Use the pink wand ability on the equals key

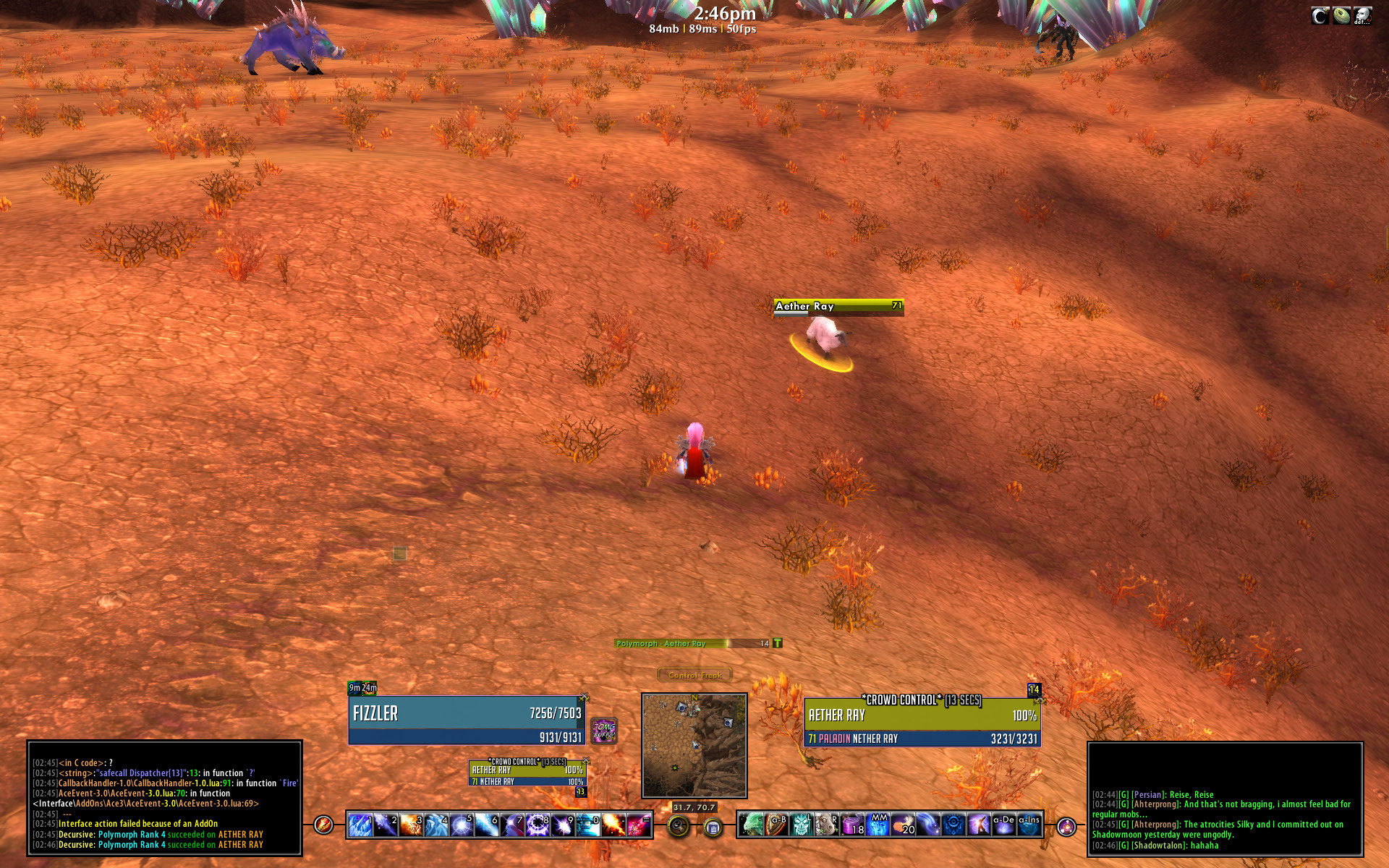pyautogui.click(x=638, y=825)
